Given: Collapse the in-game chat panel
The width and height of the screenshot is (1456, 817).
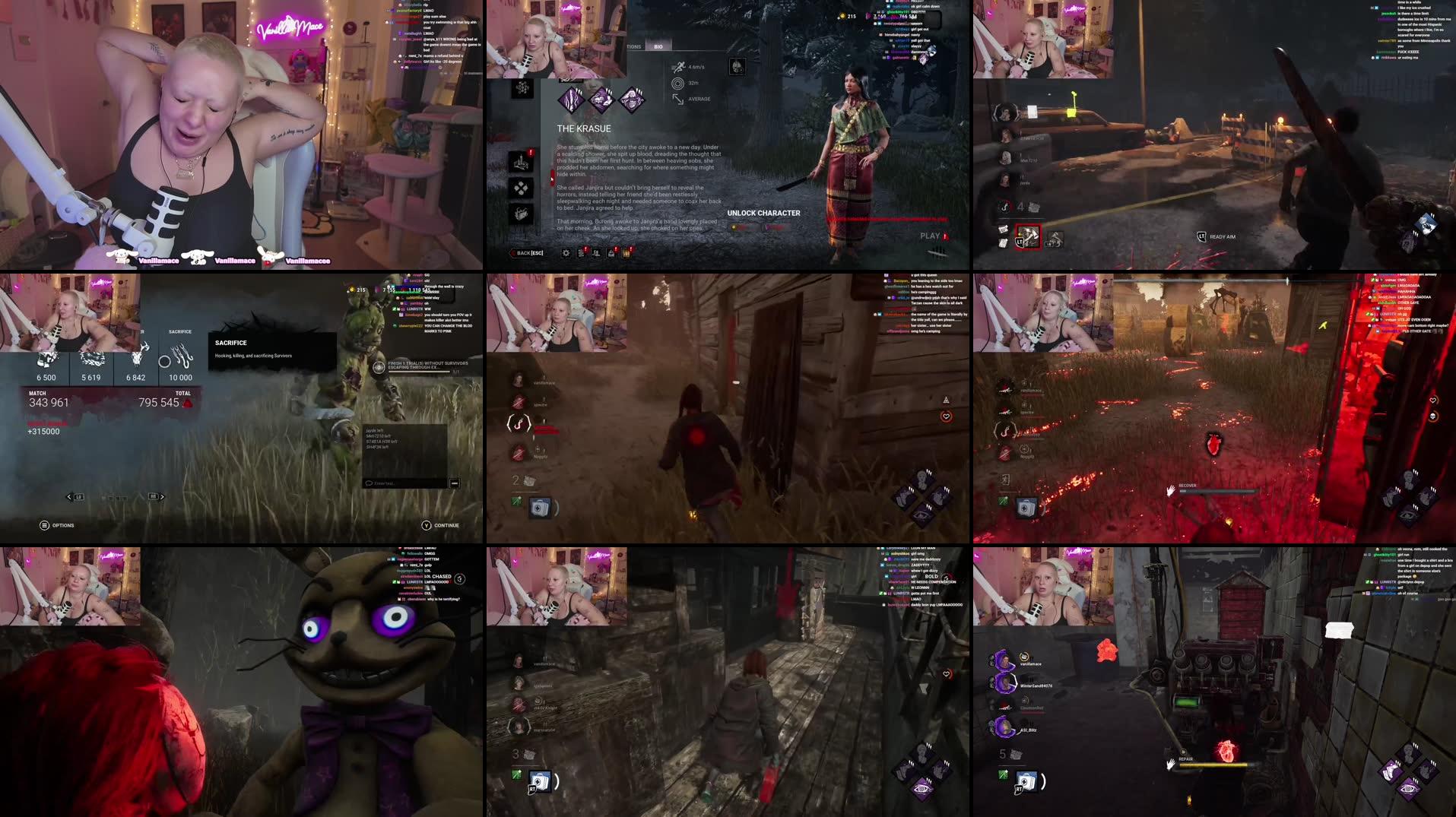Looking at the screenshot, I should [x=455, y=482].
